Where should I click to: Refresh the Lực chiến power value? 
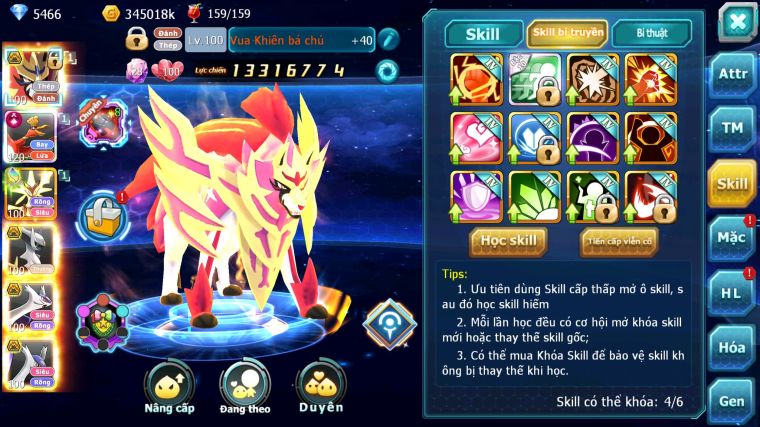tap(386, 70)
